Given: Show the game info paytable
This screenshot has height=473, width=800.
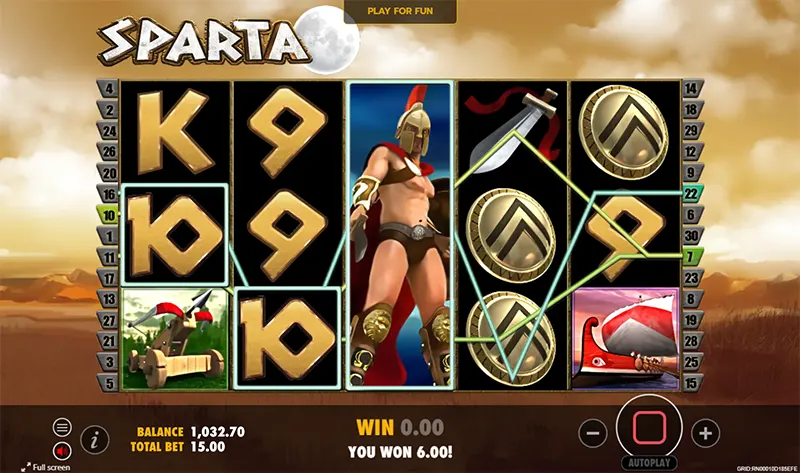Looking at the screenshot, I should 95,437.
